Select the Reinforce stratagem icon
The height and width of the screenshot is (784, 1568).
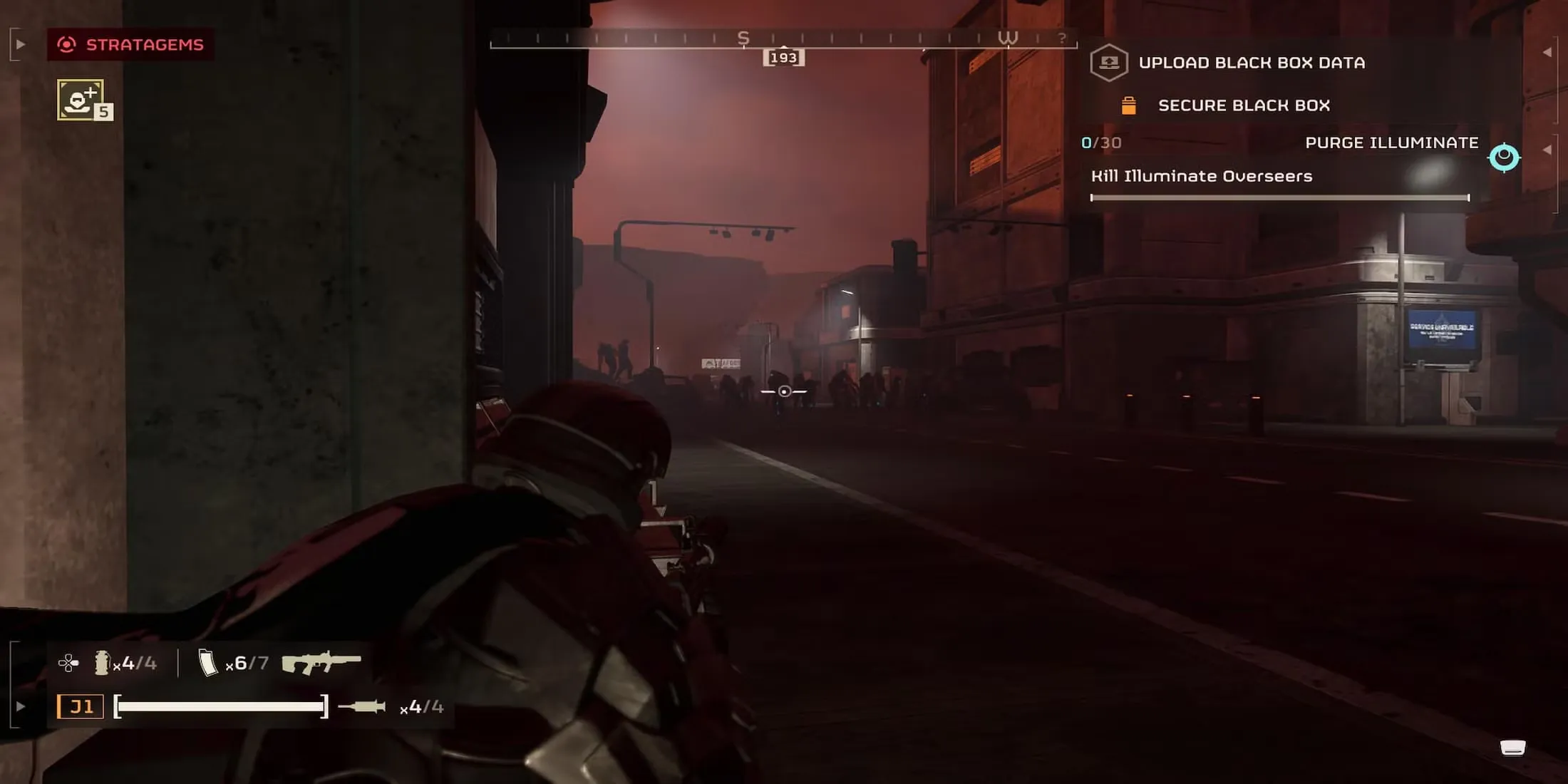pos(81,100)
